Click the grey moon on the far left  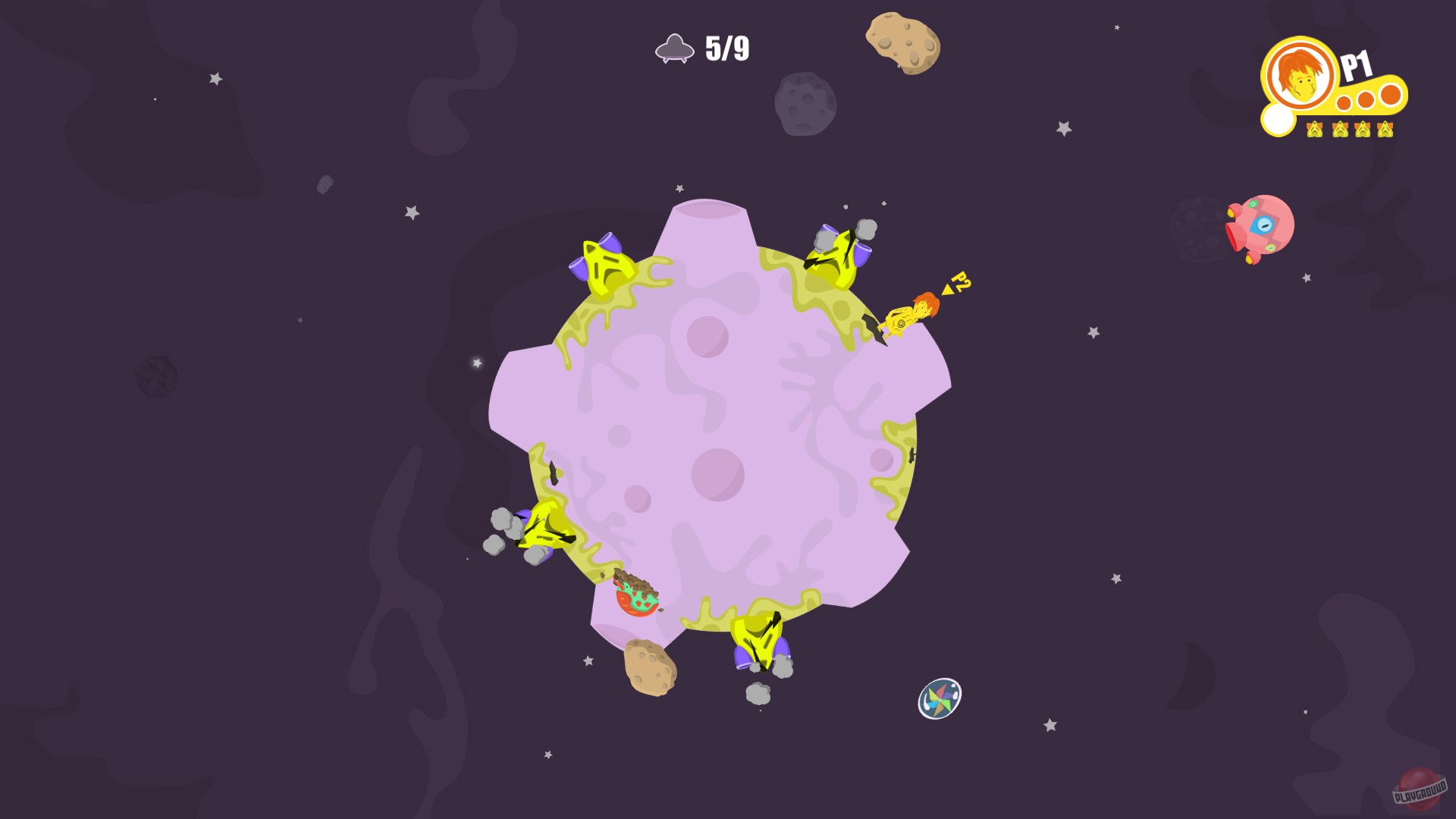coord(155,375)
